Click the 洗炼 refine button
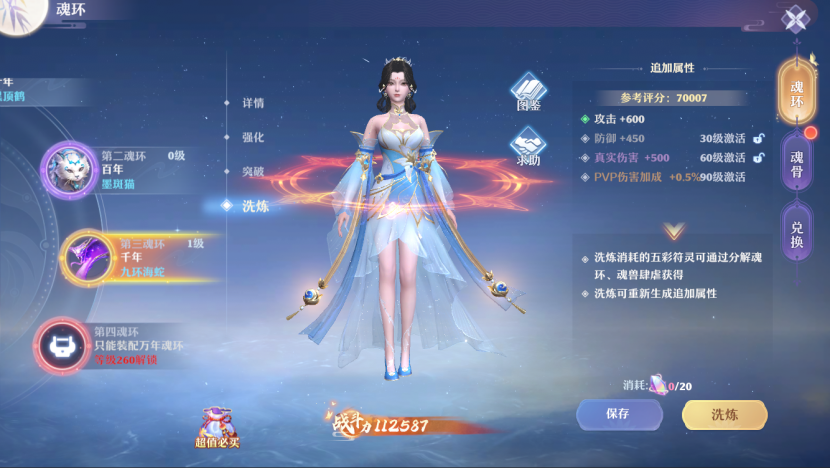 [724, 414]
